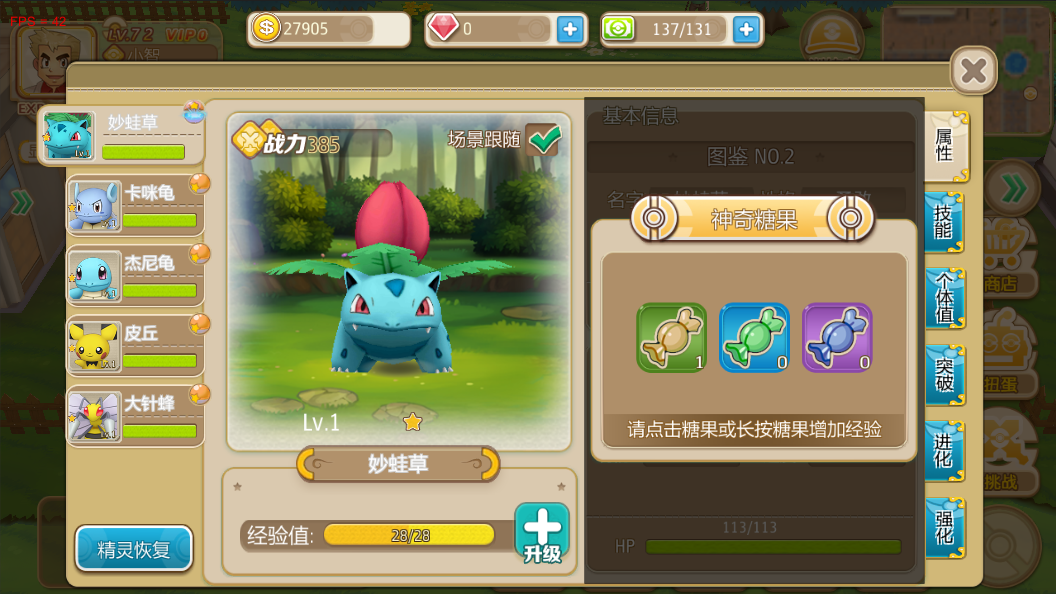Switch to the 突破 tab
Image resolution: width=1056 pixels, height=594 pixels.
click(944, 375)
